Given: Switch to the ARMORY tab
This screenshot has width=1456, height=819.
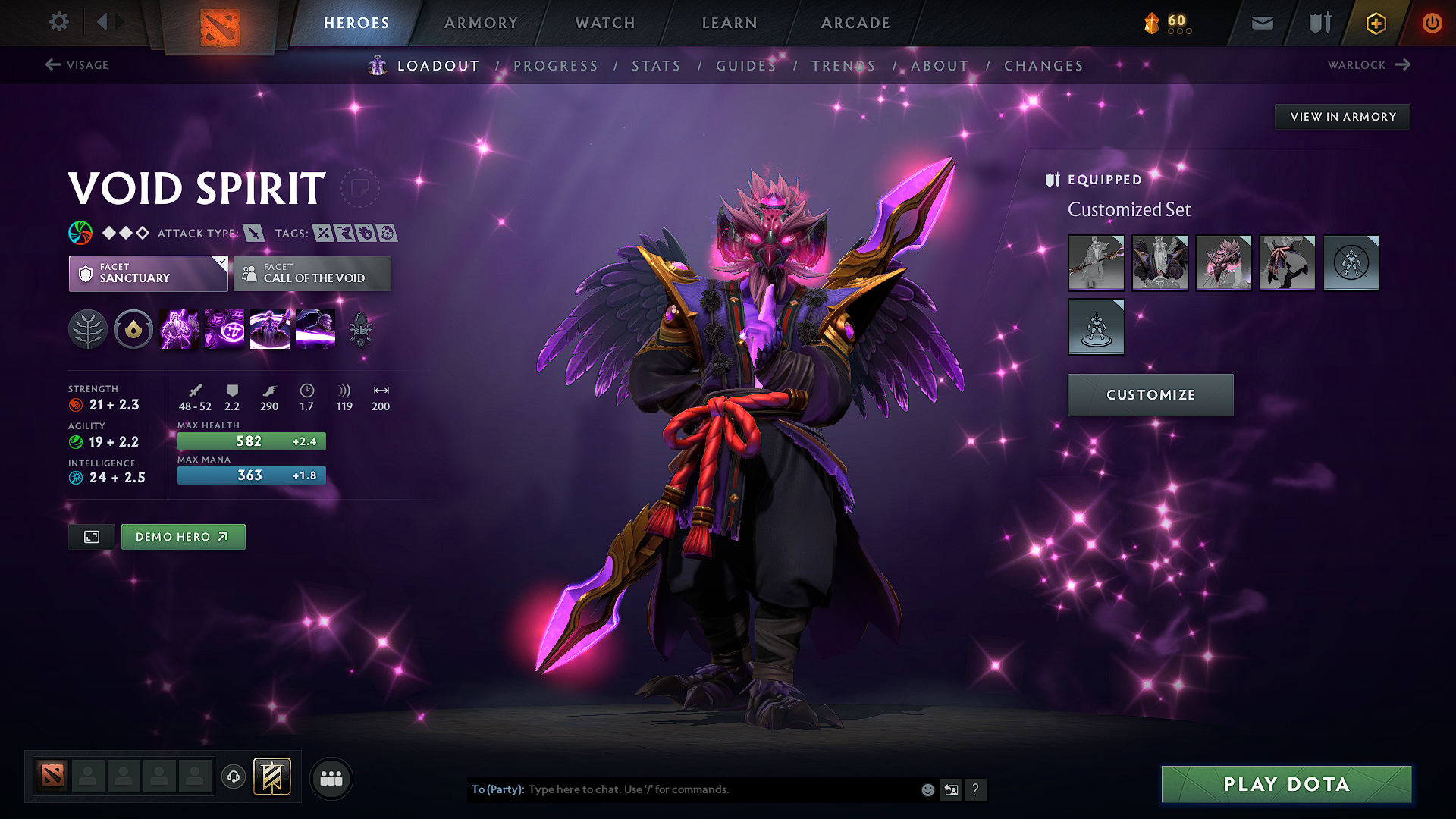Looking at the screenshot, I should pyautogui.click(x=481, y=23).
